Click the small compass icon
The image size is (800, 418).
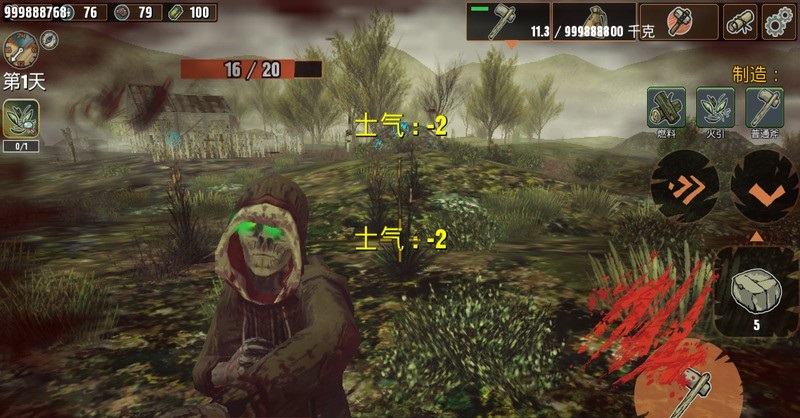(x=49, y=39)
